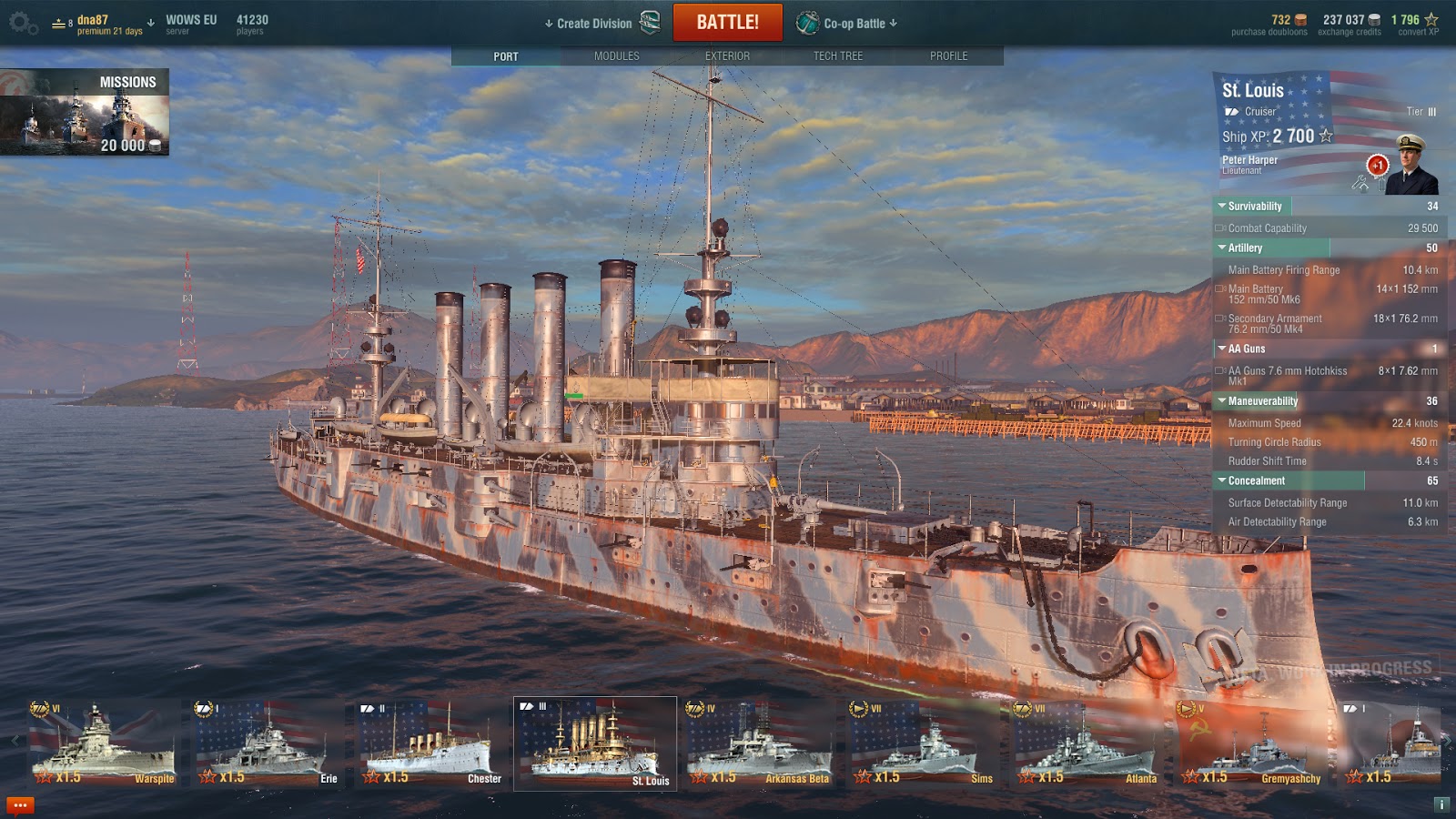Pick the Chester cruiser from the carousel
The width and height of the screenshot is (1456, 819).
point(430,743)
